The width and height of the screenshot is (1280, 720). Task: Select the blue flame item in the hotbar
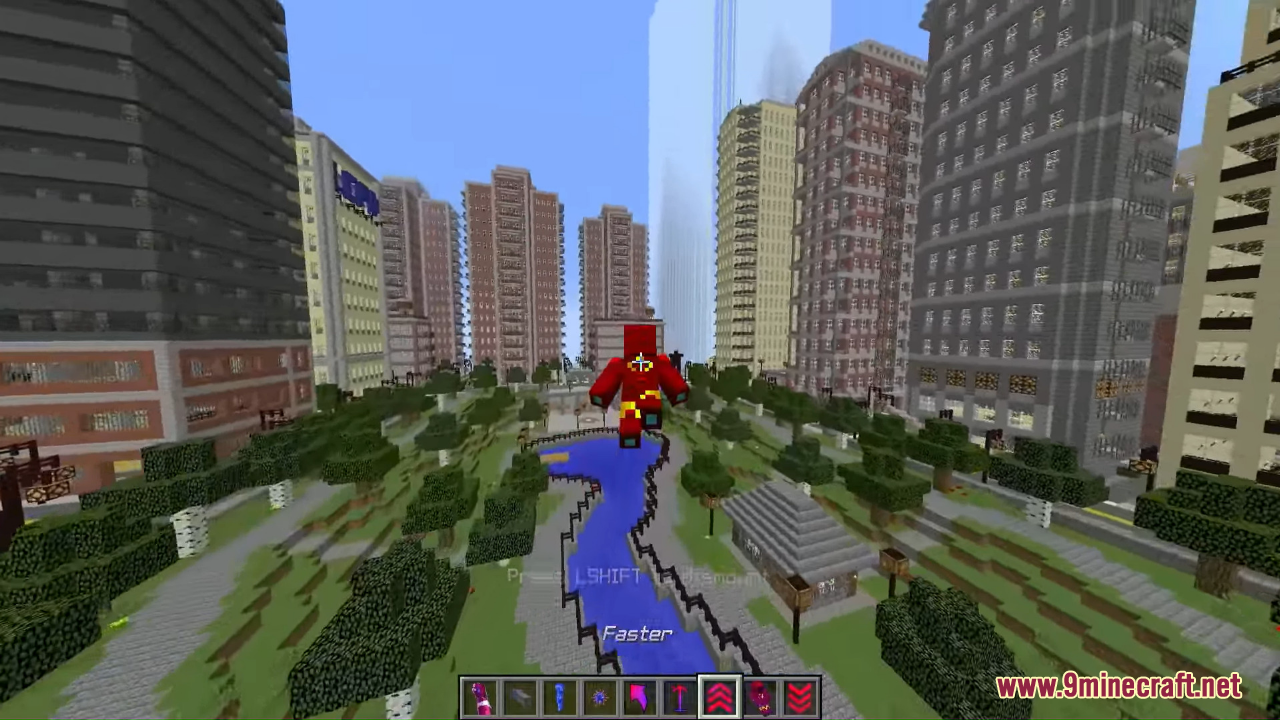point(559,695)
